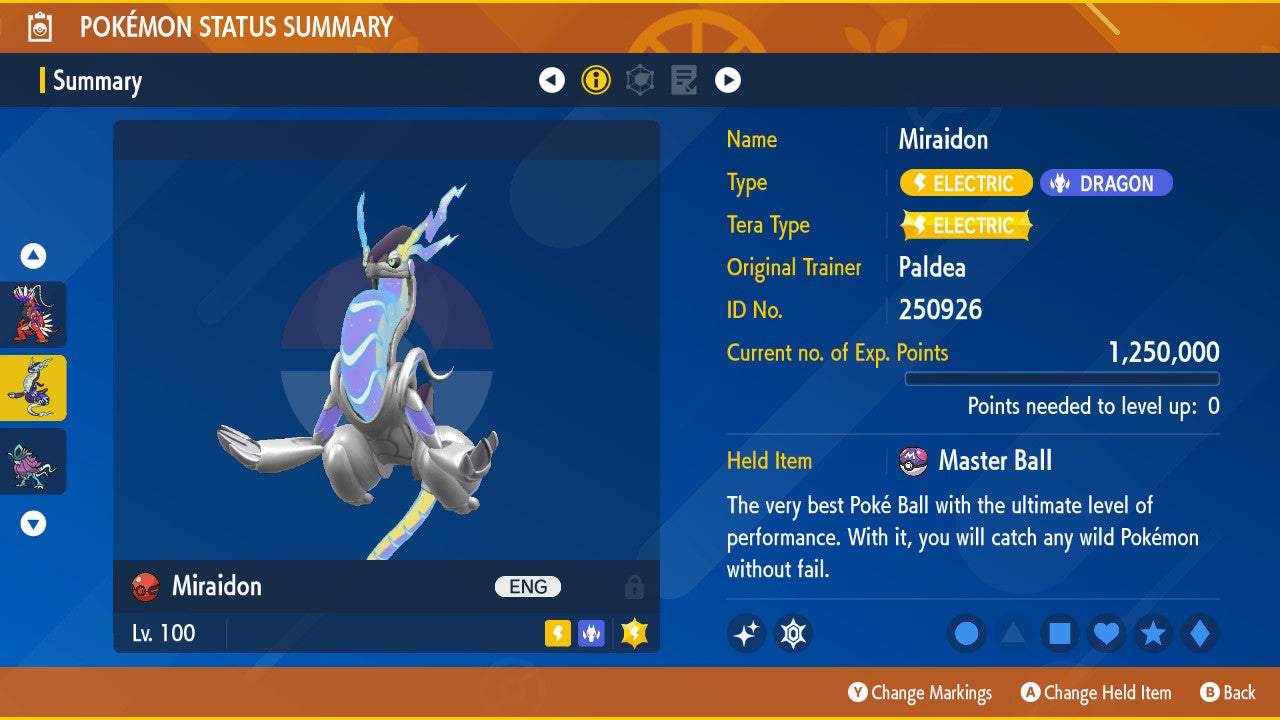Toggle the diamond marking
The width and height of the screenshot is (1280, 720).
coord(1199,634)
